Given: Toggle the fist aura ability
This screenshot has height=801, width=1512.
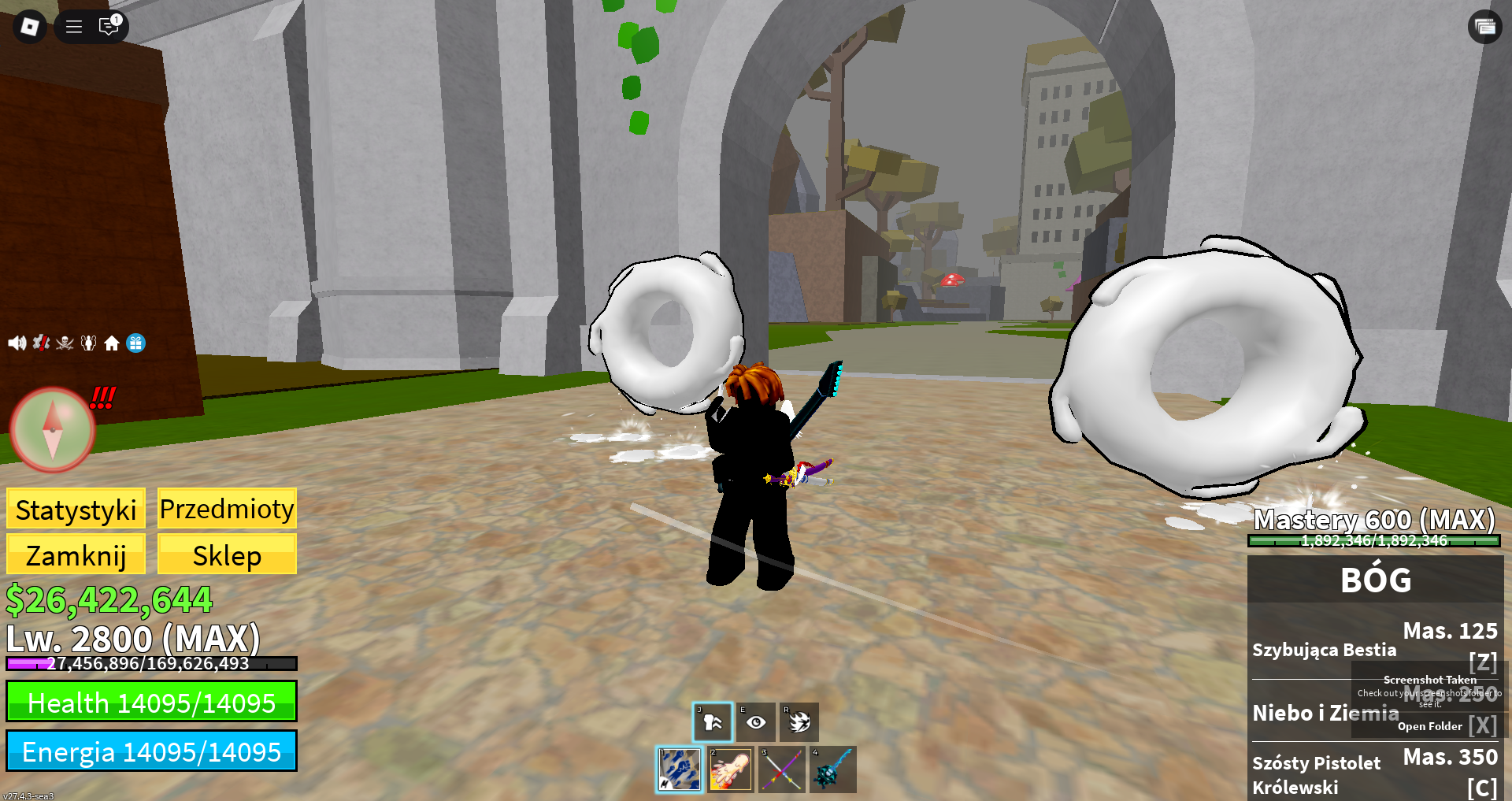Looking at the screenshot, I should pyautogui.click(x=713, y=722).
